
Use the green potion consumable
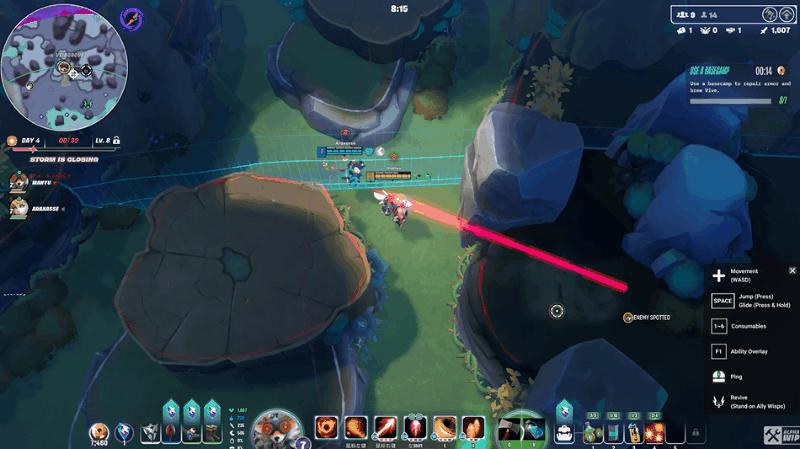[592, 432]
